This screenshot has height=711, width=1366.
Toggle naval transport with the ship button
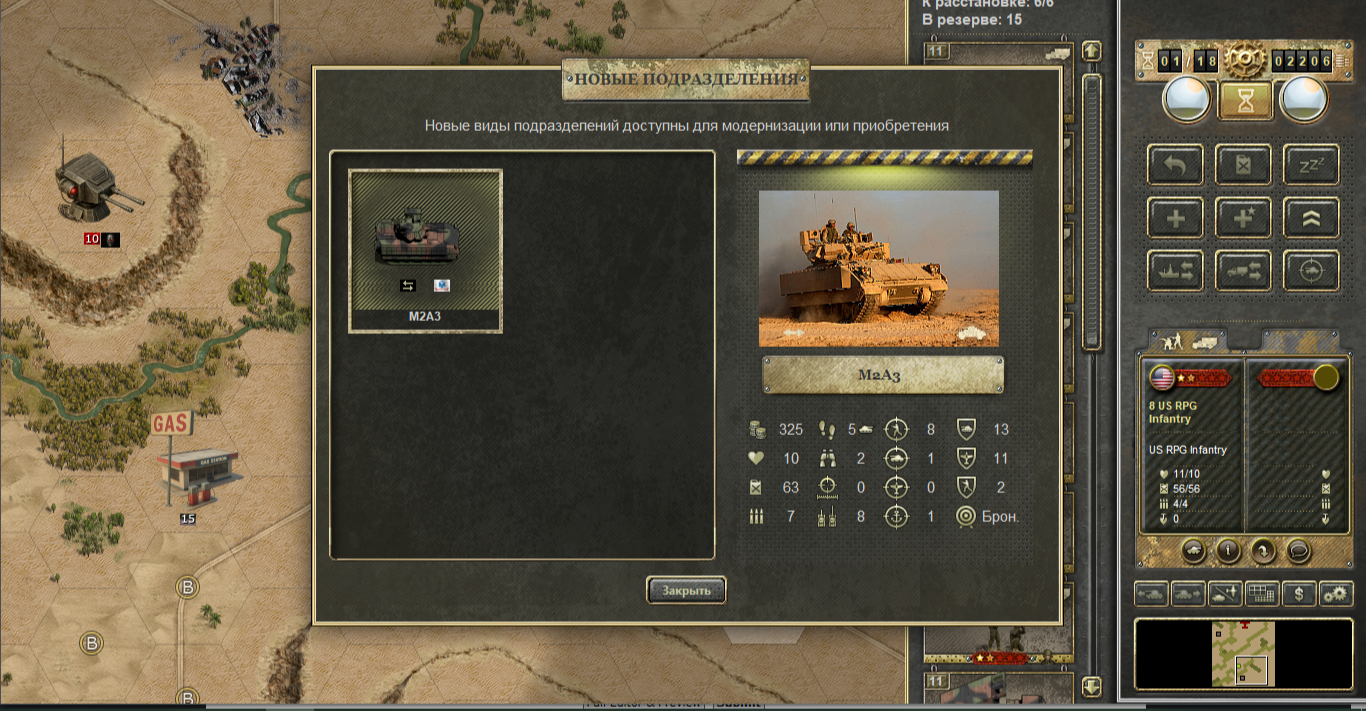coord(1176,271)
